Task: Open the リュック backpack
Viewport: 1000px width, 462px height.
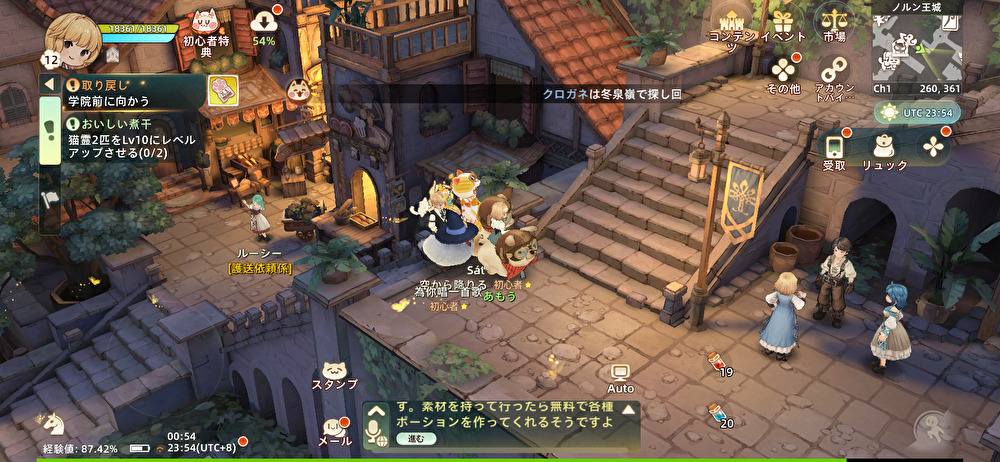Action: click(x=884, y=150)
